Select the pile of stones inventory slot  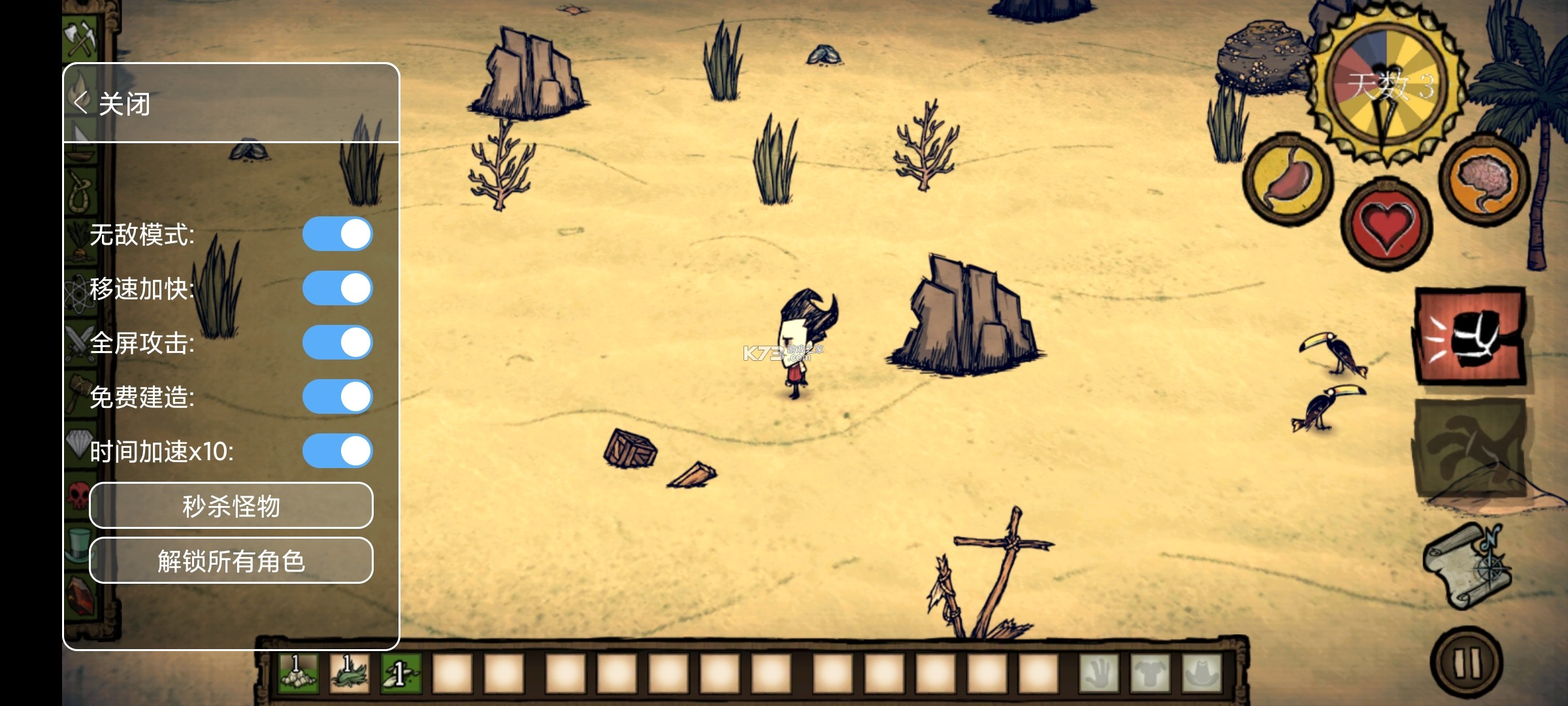pos(298,673)
